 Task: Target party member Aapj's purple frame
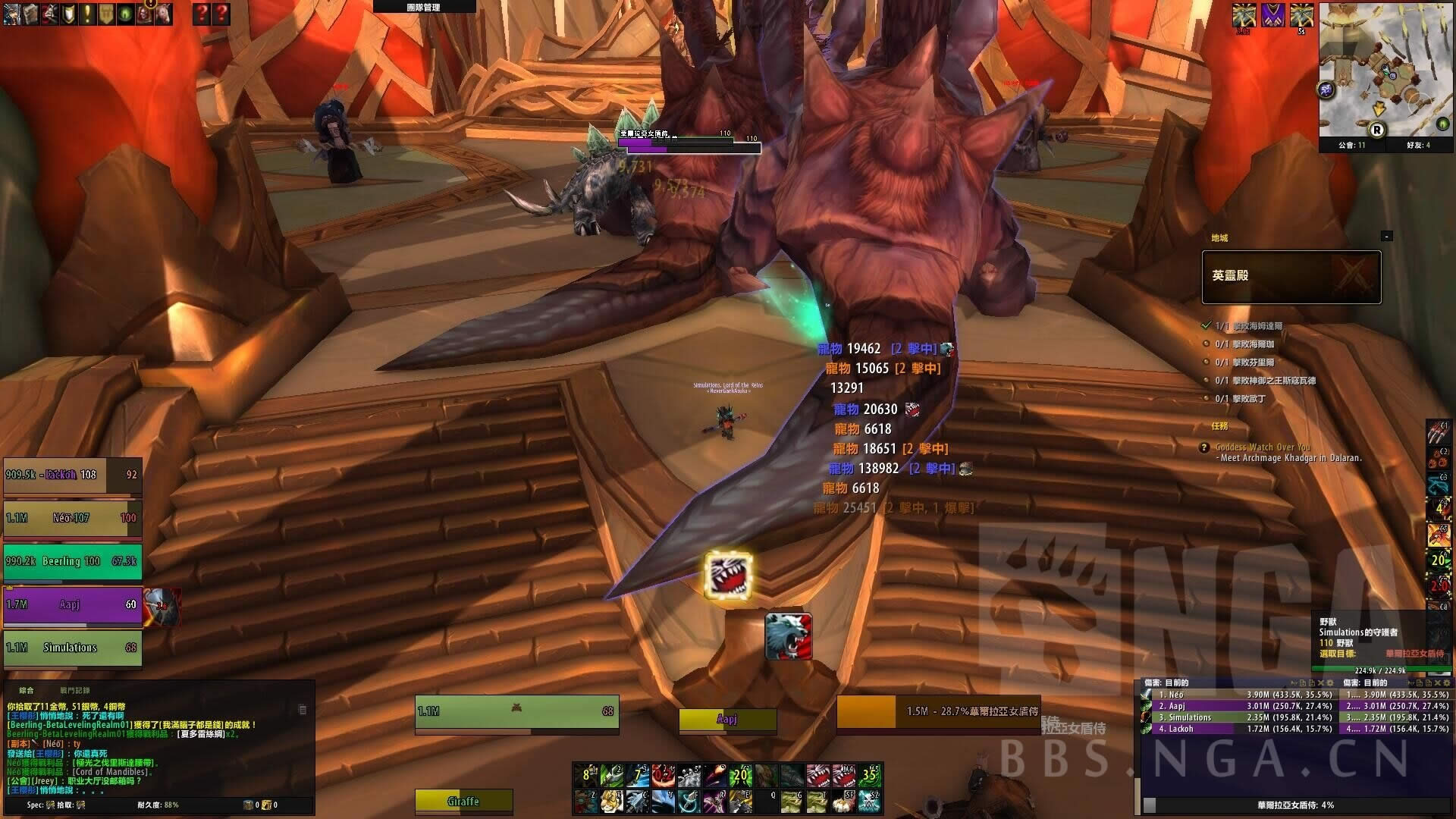(72, 605)
